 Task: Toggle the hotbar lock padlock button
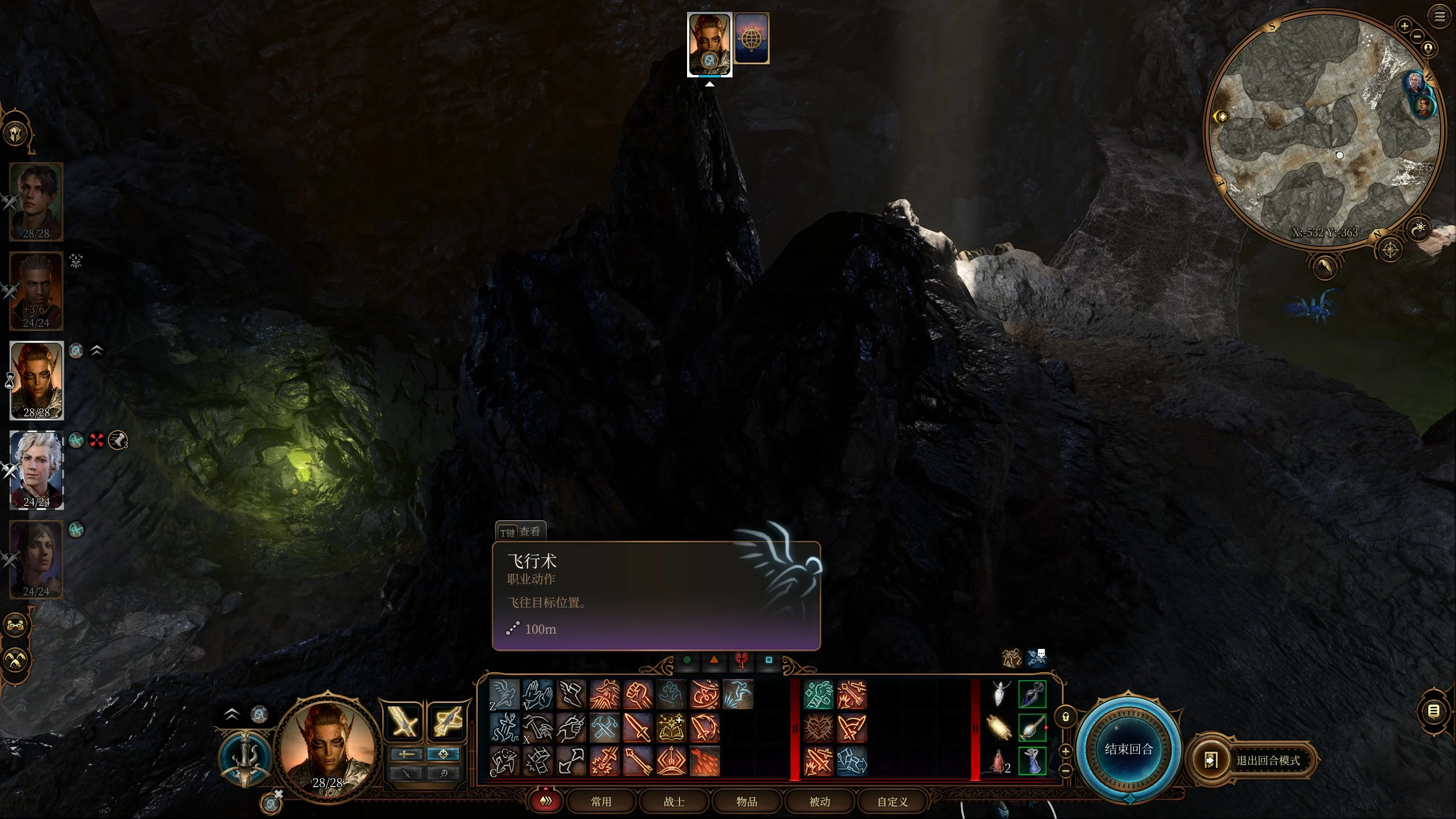(1066, 717)
